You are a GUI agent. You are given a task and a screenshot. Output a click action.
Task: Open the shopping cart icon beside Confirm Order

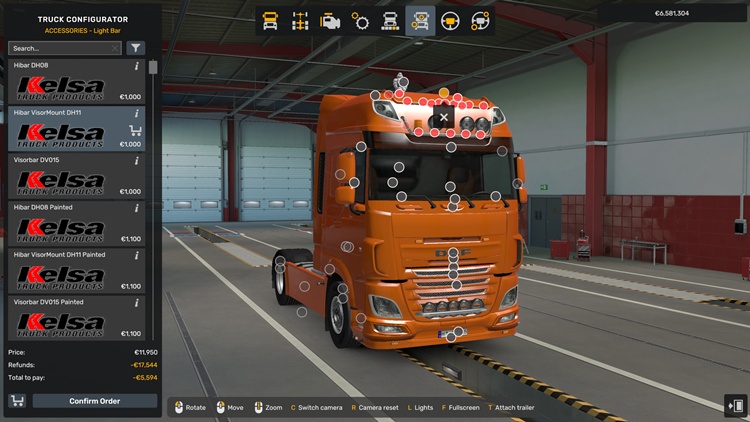[x=17, y=401]
